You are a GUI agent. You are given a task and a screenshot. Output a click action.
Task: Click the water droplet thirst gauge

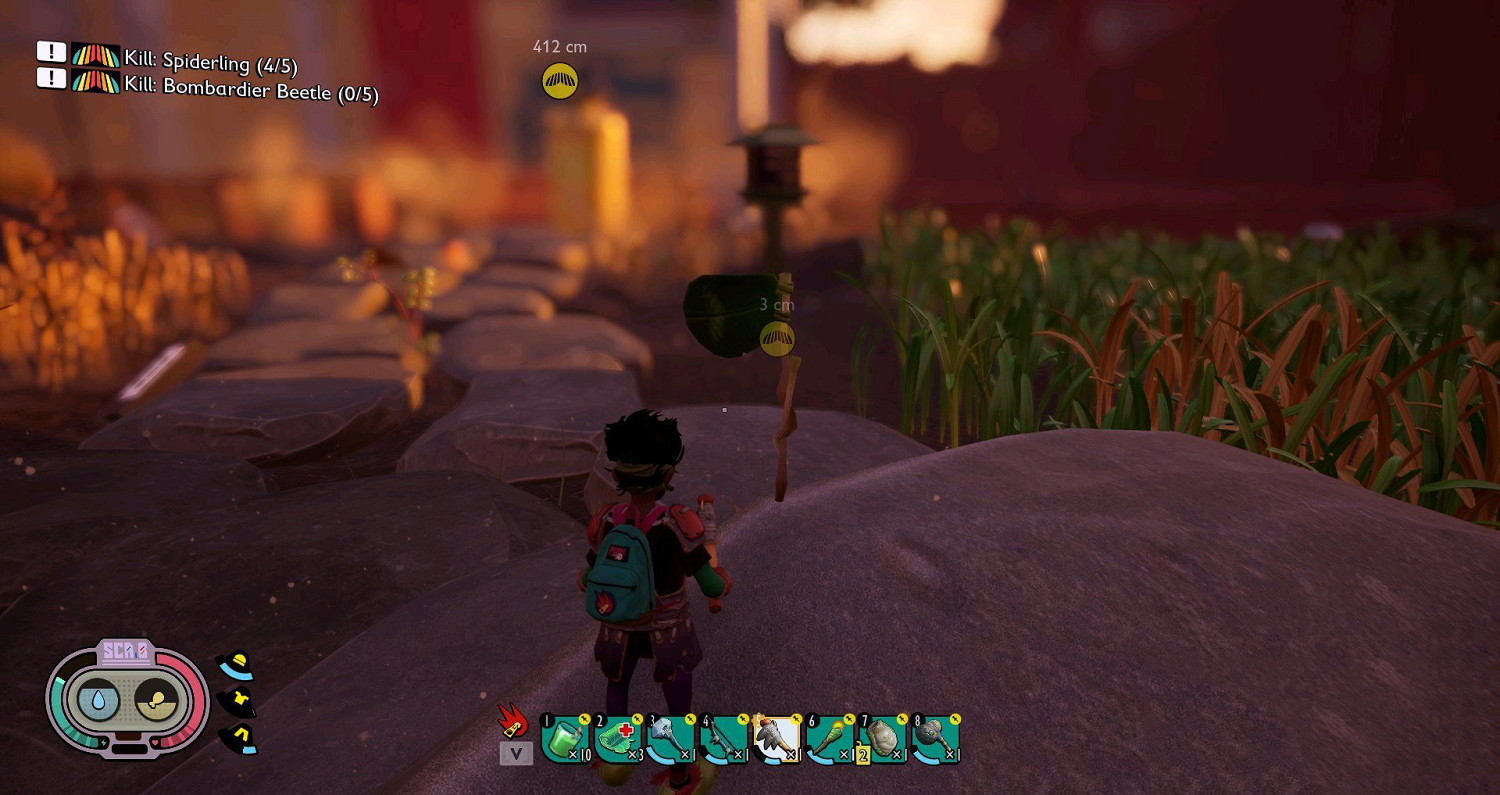pyautogui.click(x=97, y=702)
